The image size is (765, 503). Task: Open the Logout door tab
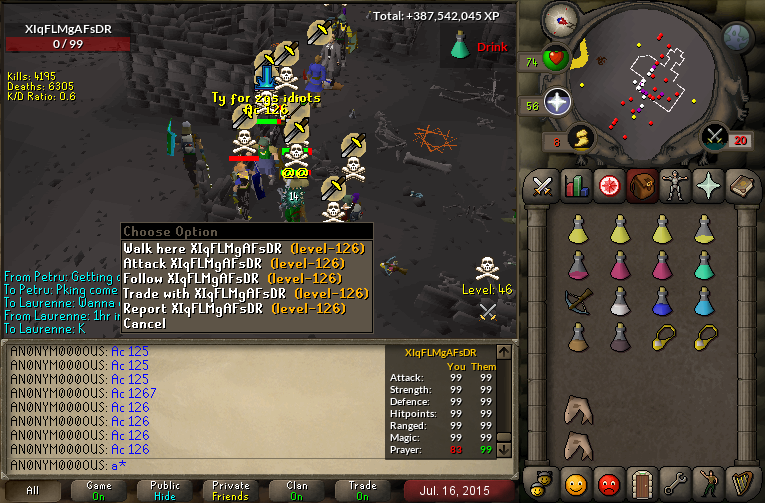[x=640, y=482]
